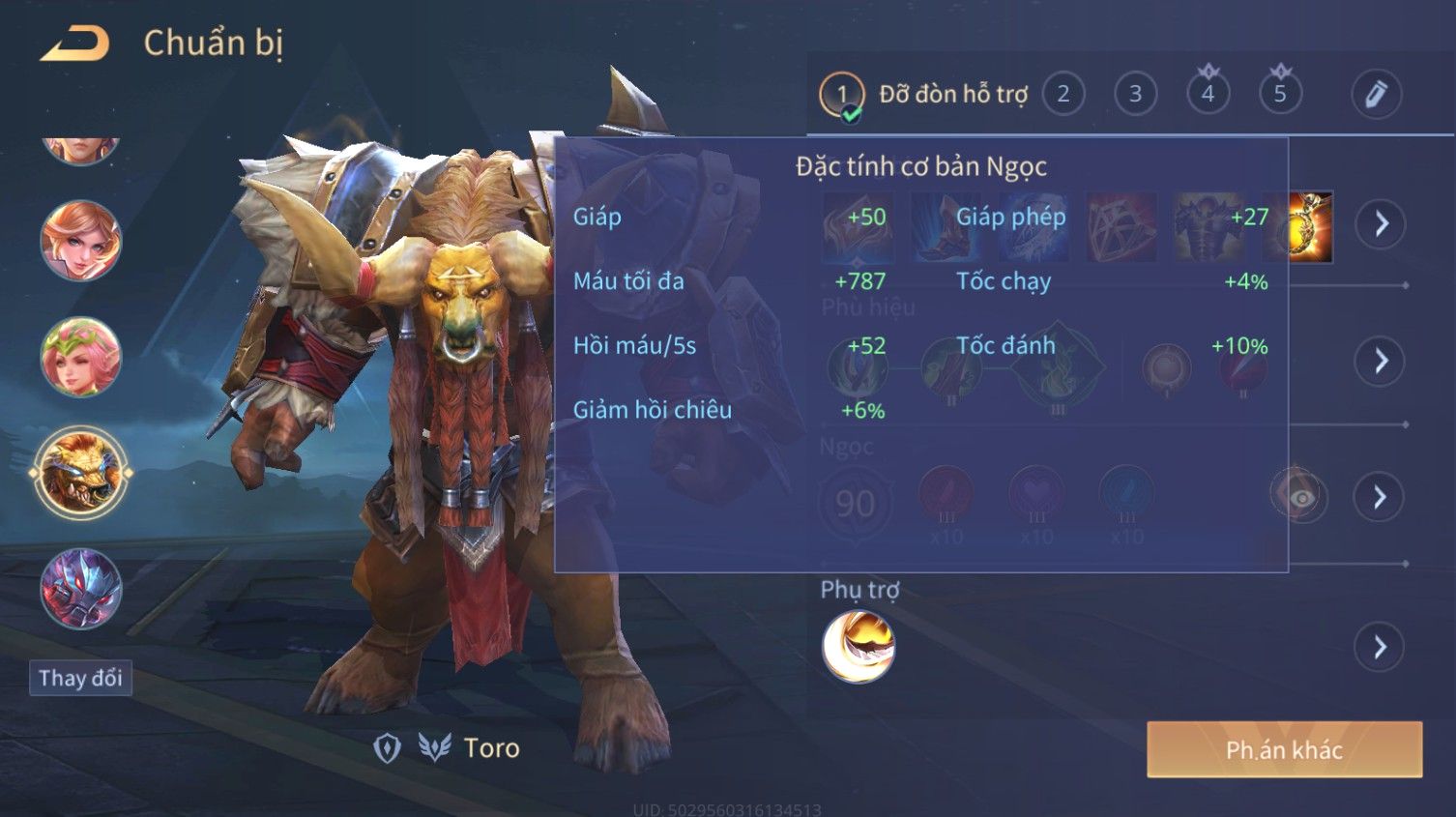Open the equipment row arrow
Screen dimensions: 1456x817
click(1381, 224)
